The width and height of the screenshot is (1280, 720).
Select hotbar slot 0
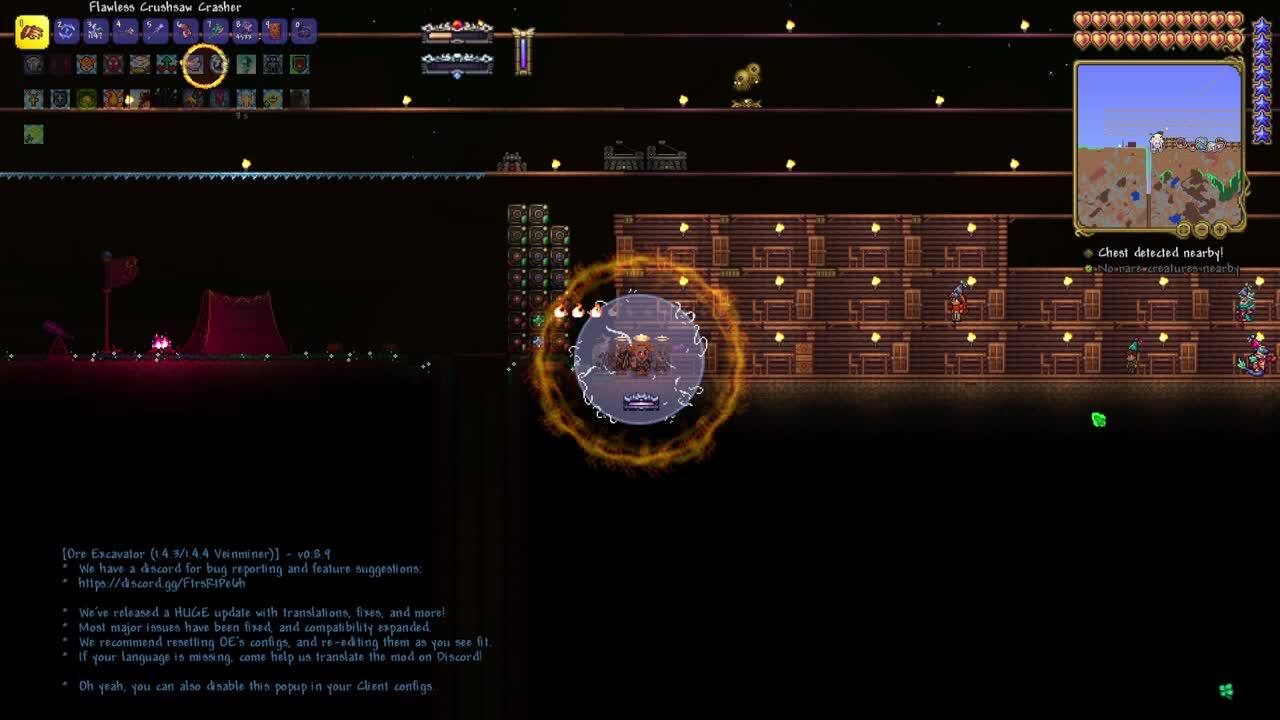[304, 32]
